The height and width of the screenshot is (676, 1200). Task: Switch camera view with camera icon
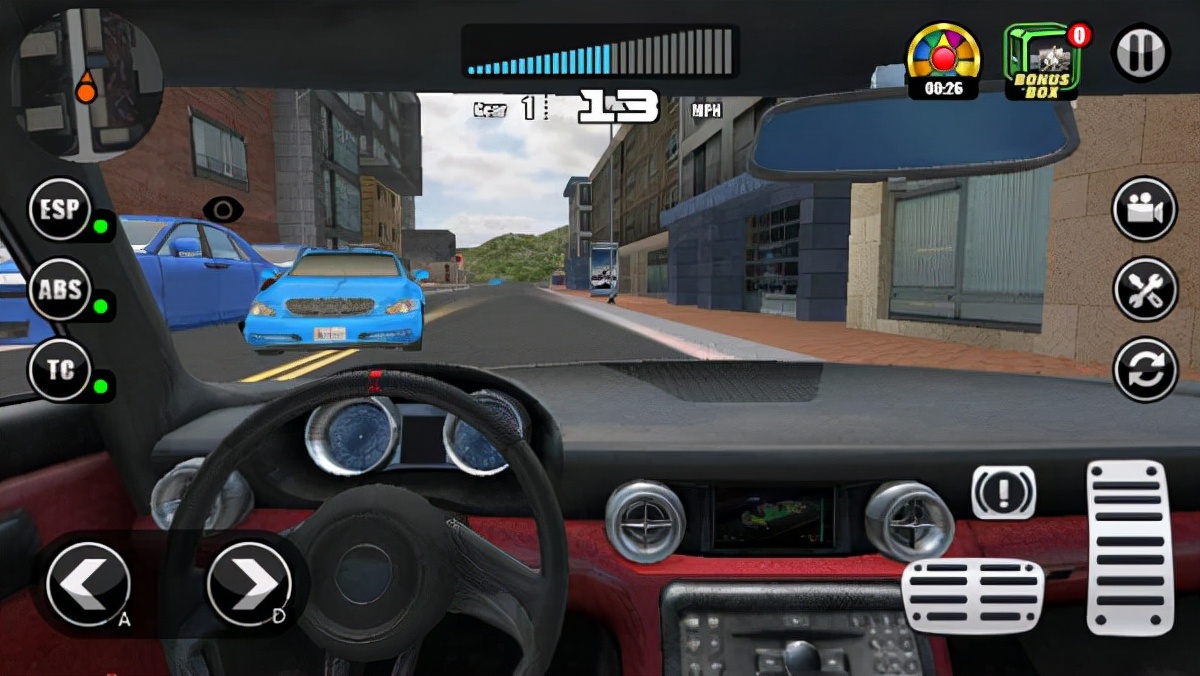[x=1145, y=209]
